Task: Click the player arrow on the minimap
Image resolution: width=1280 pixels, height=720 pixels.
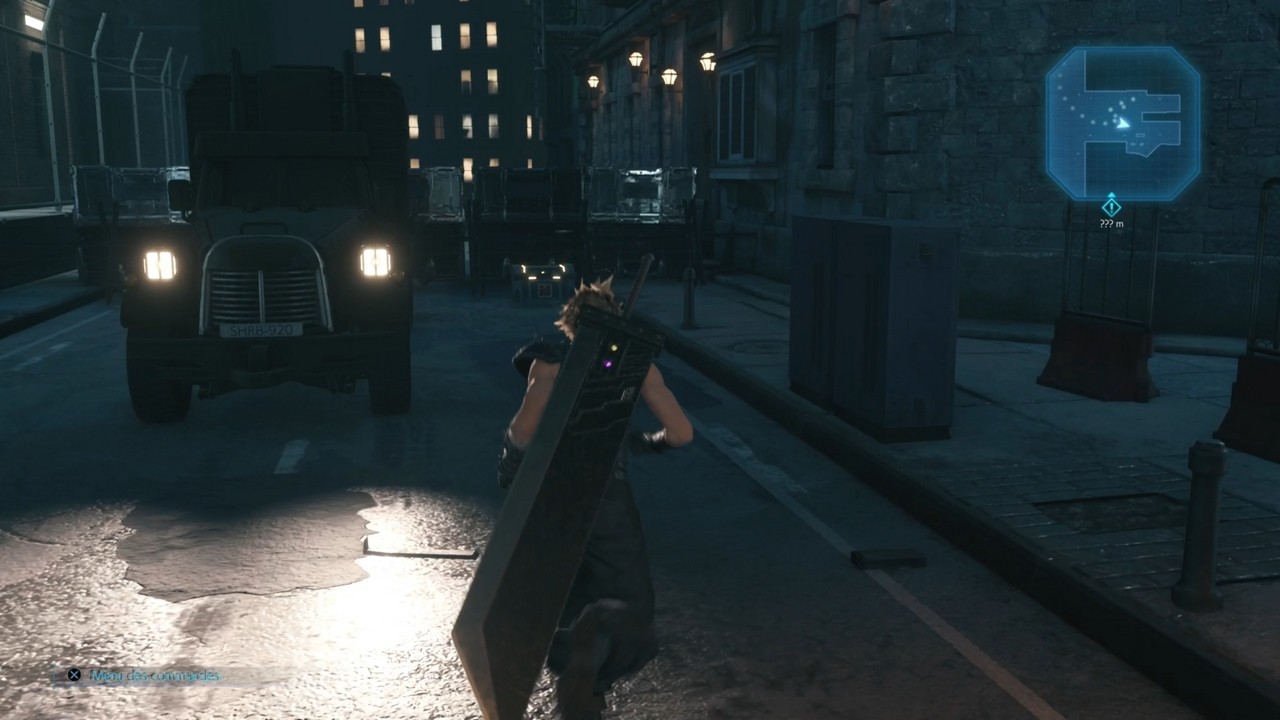Action: click(x=1123, y=124)
